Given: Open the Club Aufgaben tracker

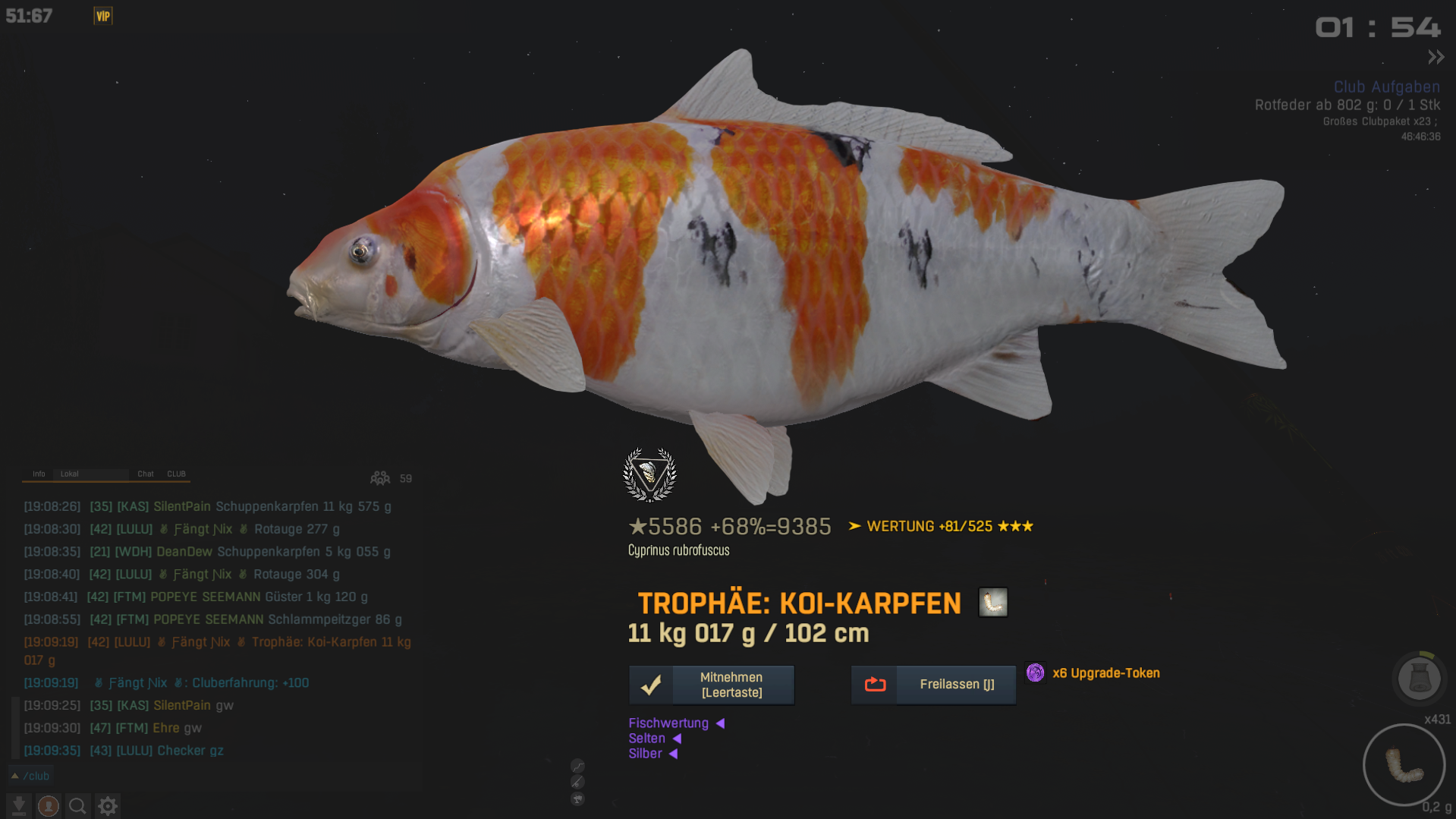Looking at the screenshot, I should [x=1386, y=87].
